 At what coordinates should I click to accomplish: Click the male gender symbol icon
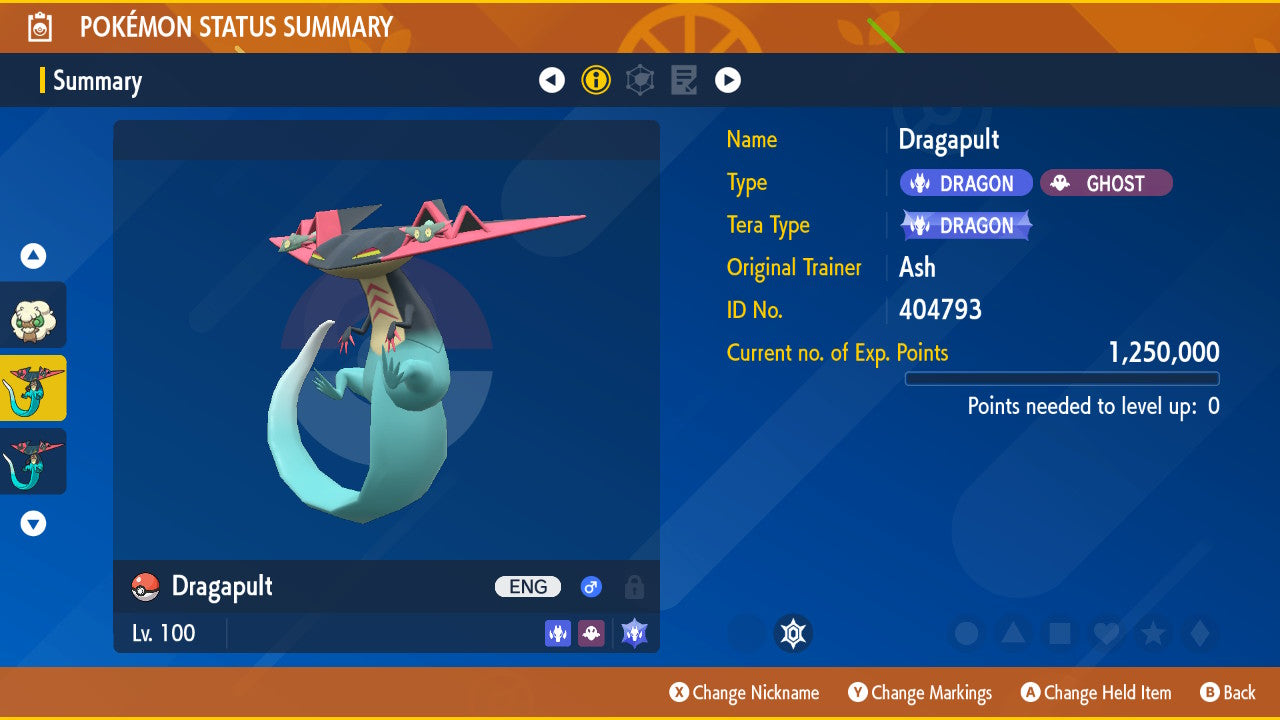pyautogui.click(x=590, y=587)
